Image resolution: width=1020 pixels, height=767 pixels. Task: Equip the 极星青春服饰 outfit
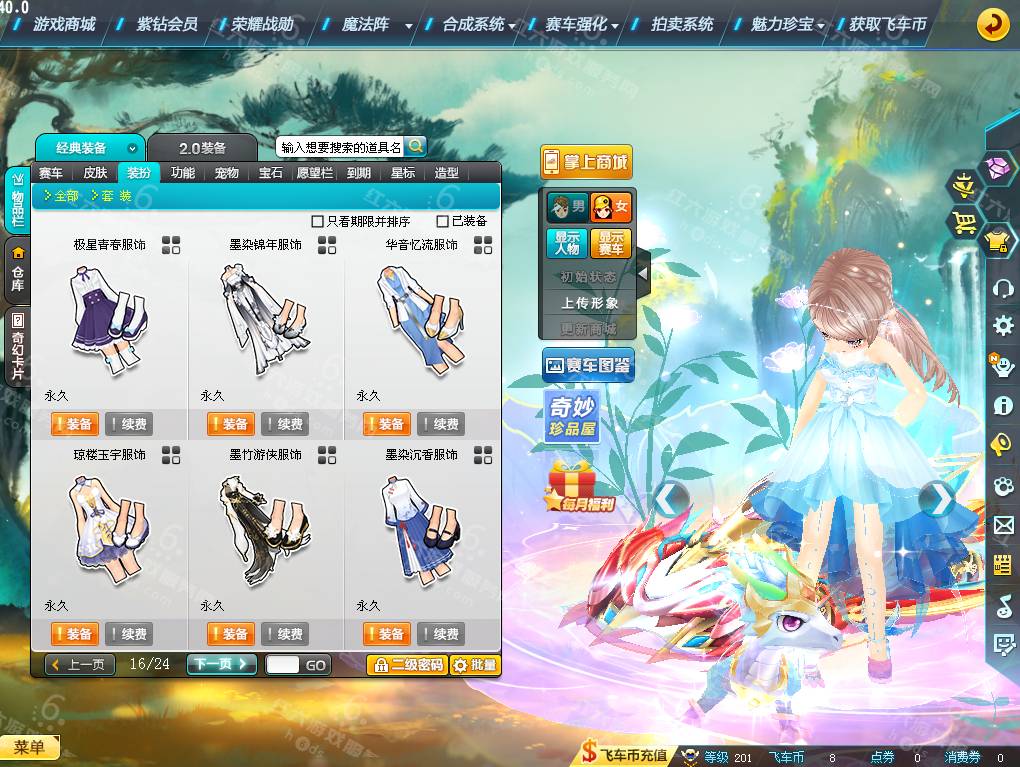[74, 424]
